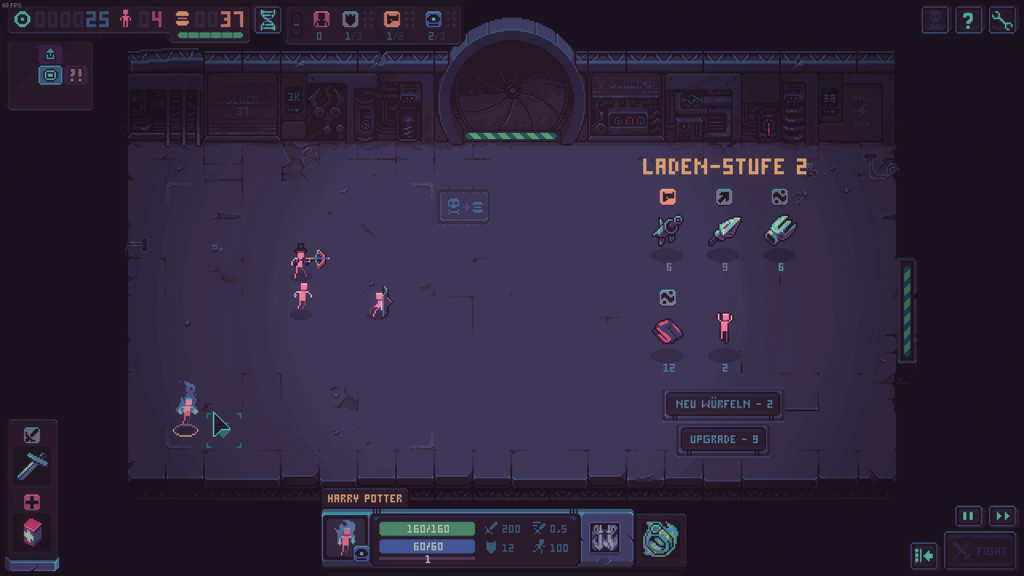Reroll the shop with Neu Würfeln
1024x576 pixels.
click(x=723, y=404)
